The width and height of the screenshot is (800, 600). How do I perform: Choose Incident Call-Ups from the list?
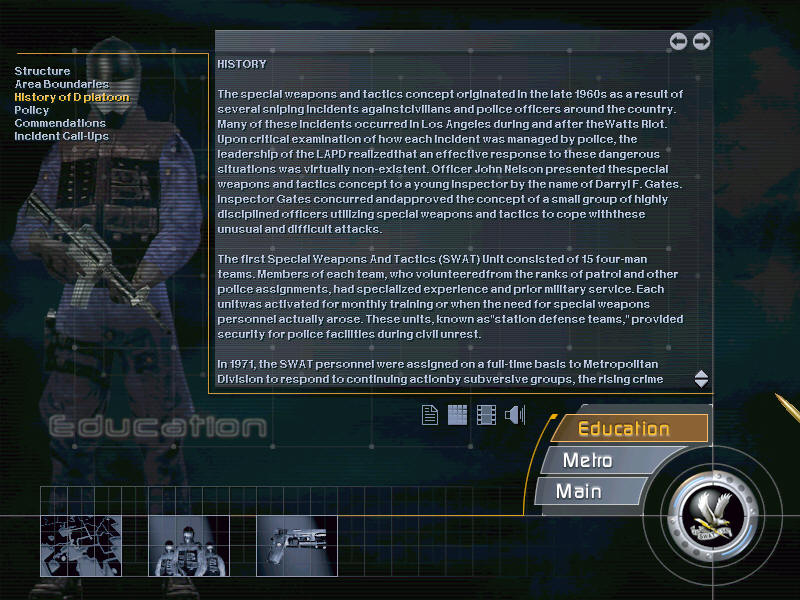(61, 136)
